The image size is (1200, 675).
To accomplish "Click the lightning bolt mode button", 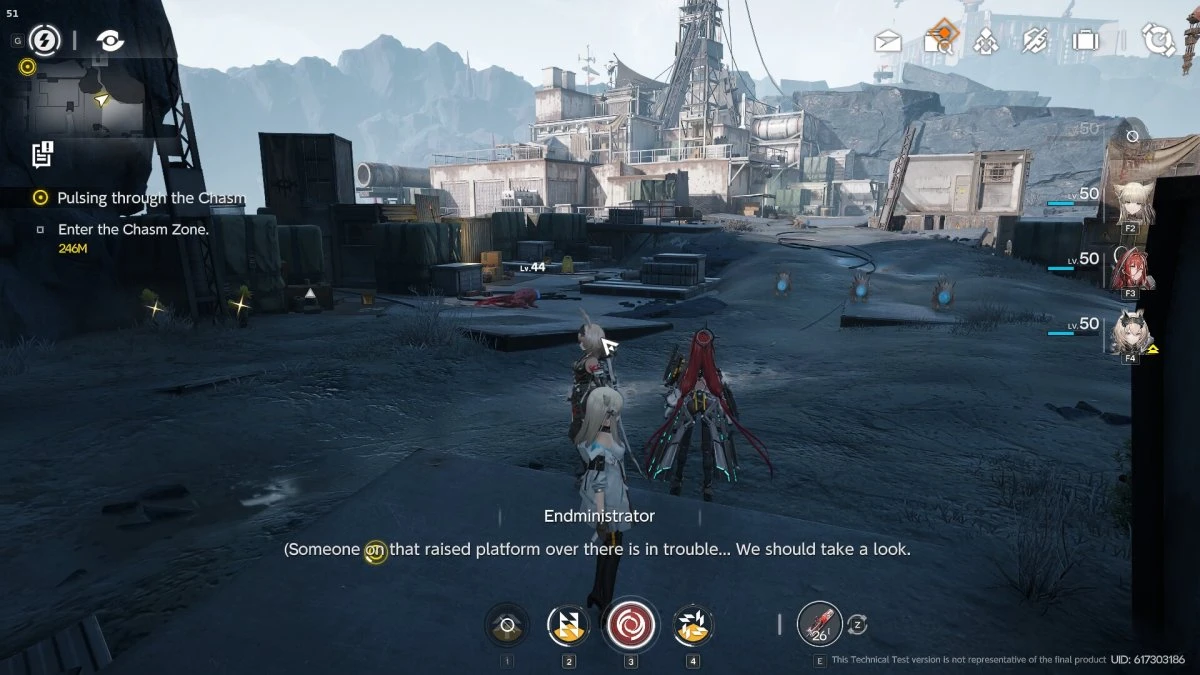I will click(x=44, y=40).
